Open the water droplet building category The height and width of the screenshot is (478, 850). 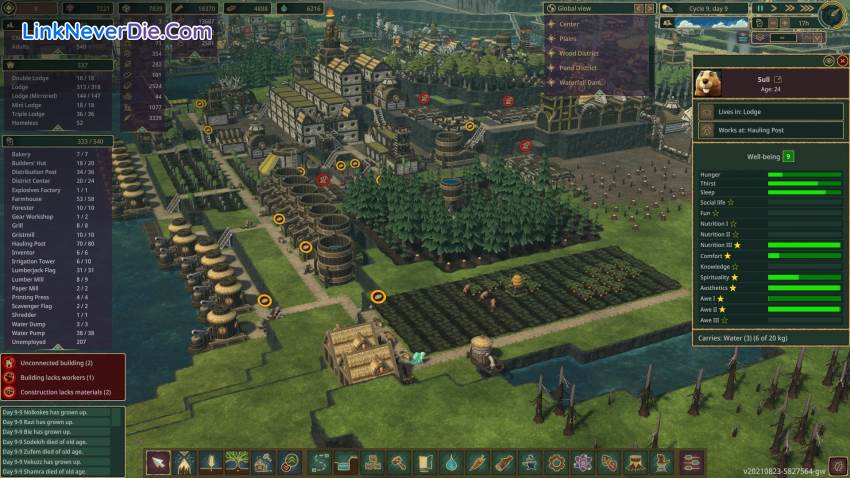pyautogui.click(x=451, y=462)
